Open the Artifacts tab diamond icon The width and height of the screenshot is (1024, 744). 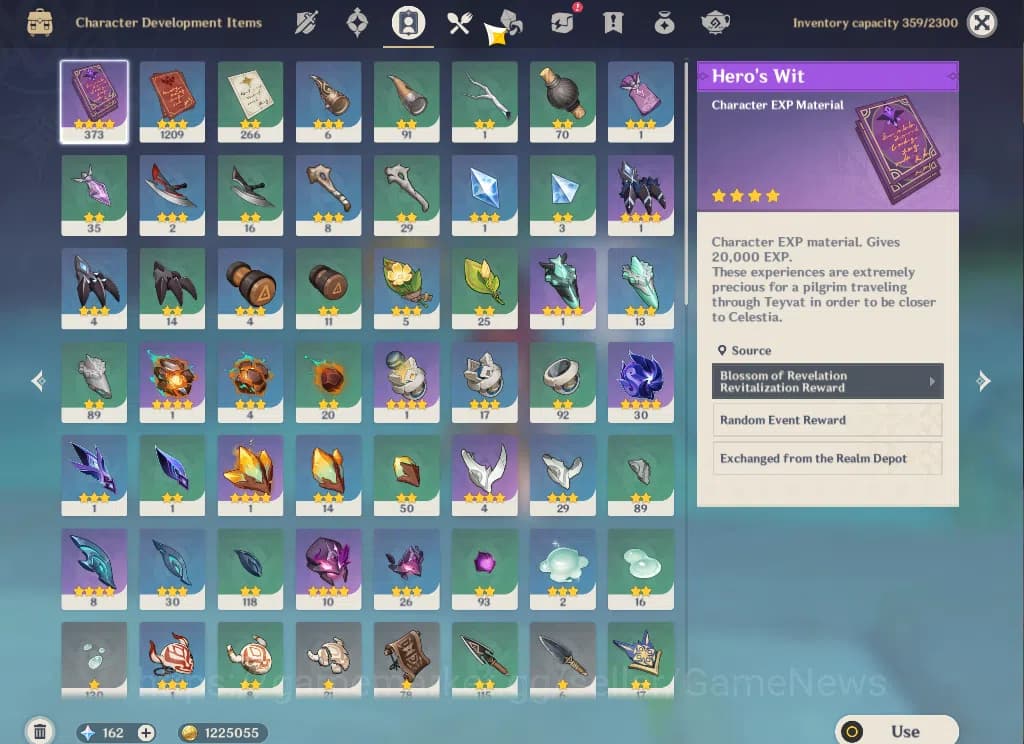357,22
